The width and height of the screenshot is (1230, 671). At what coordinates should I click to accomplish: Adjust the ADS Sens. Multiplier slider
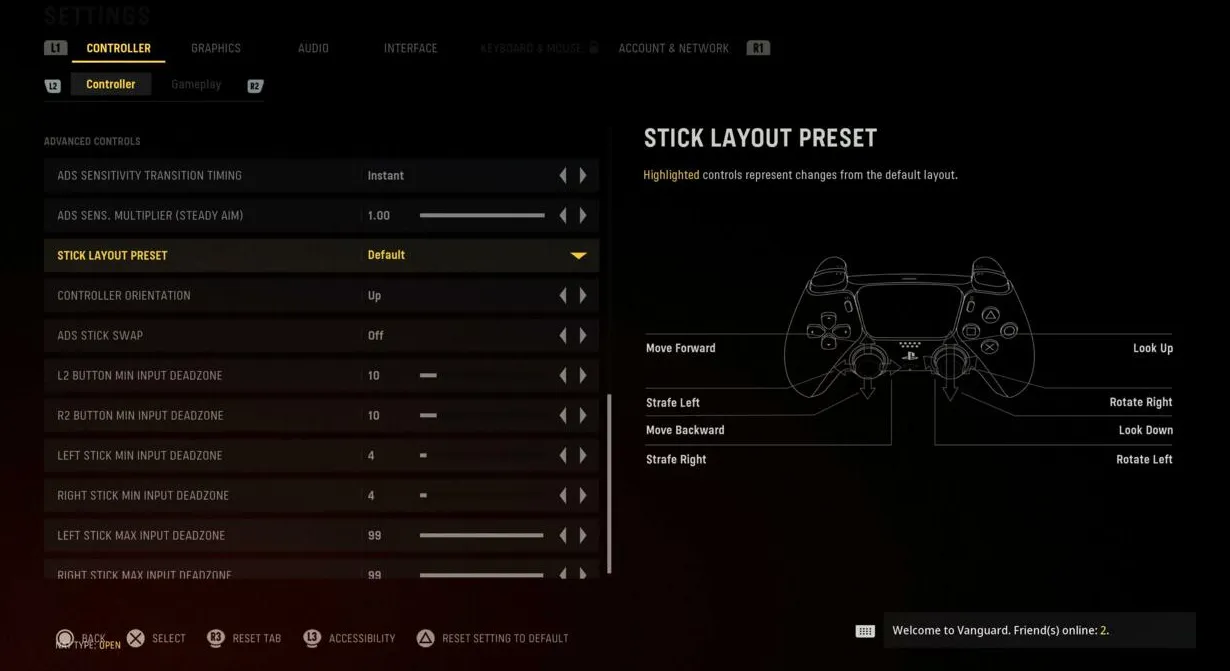click(482, 216)
